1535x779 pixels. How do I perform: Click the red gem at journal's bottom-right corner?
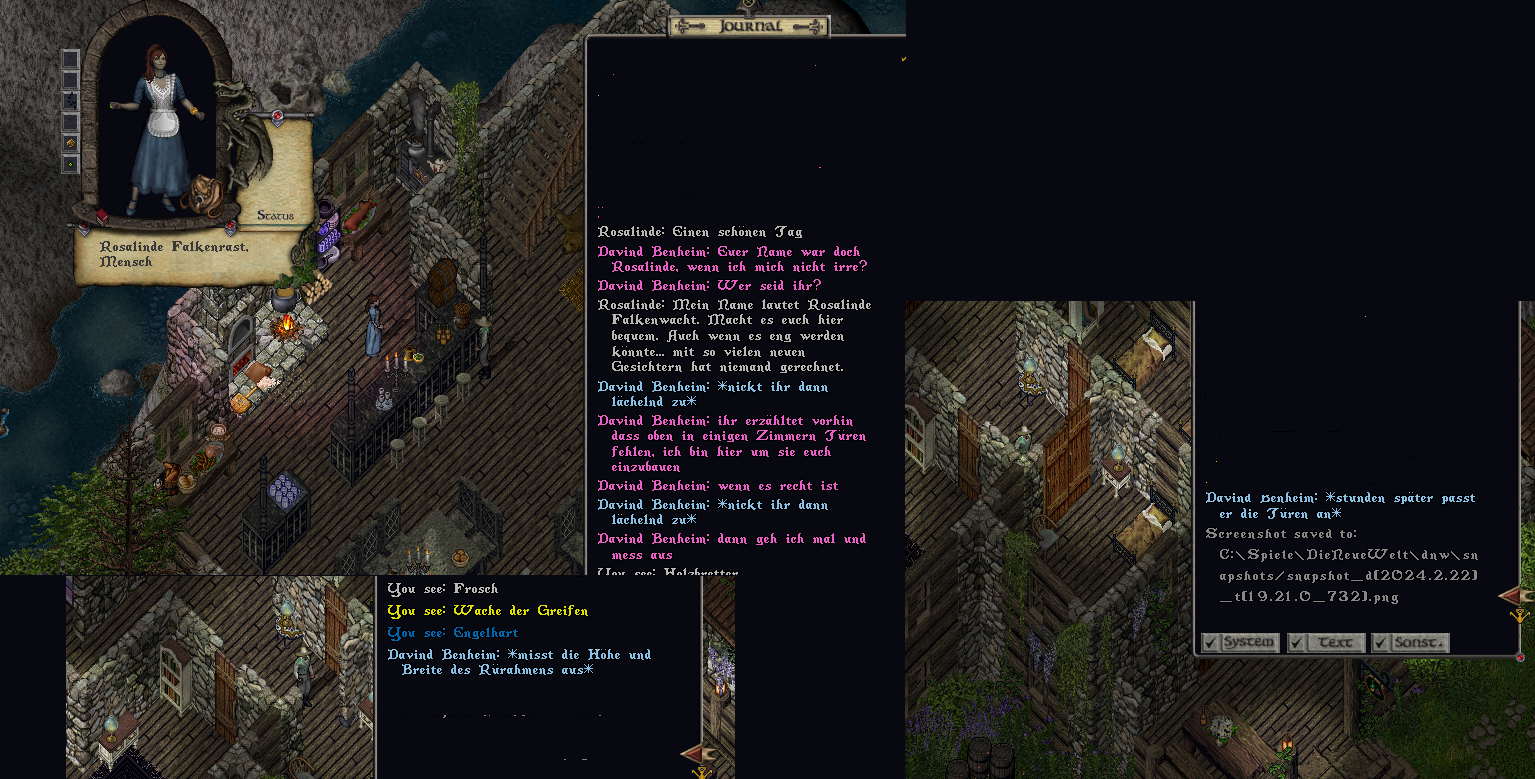click(x=1520, y=657)
